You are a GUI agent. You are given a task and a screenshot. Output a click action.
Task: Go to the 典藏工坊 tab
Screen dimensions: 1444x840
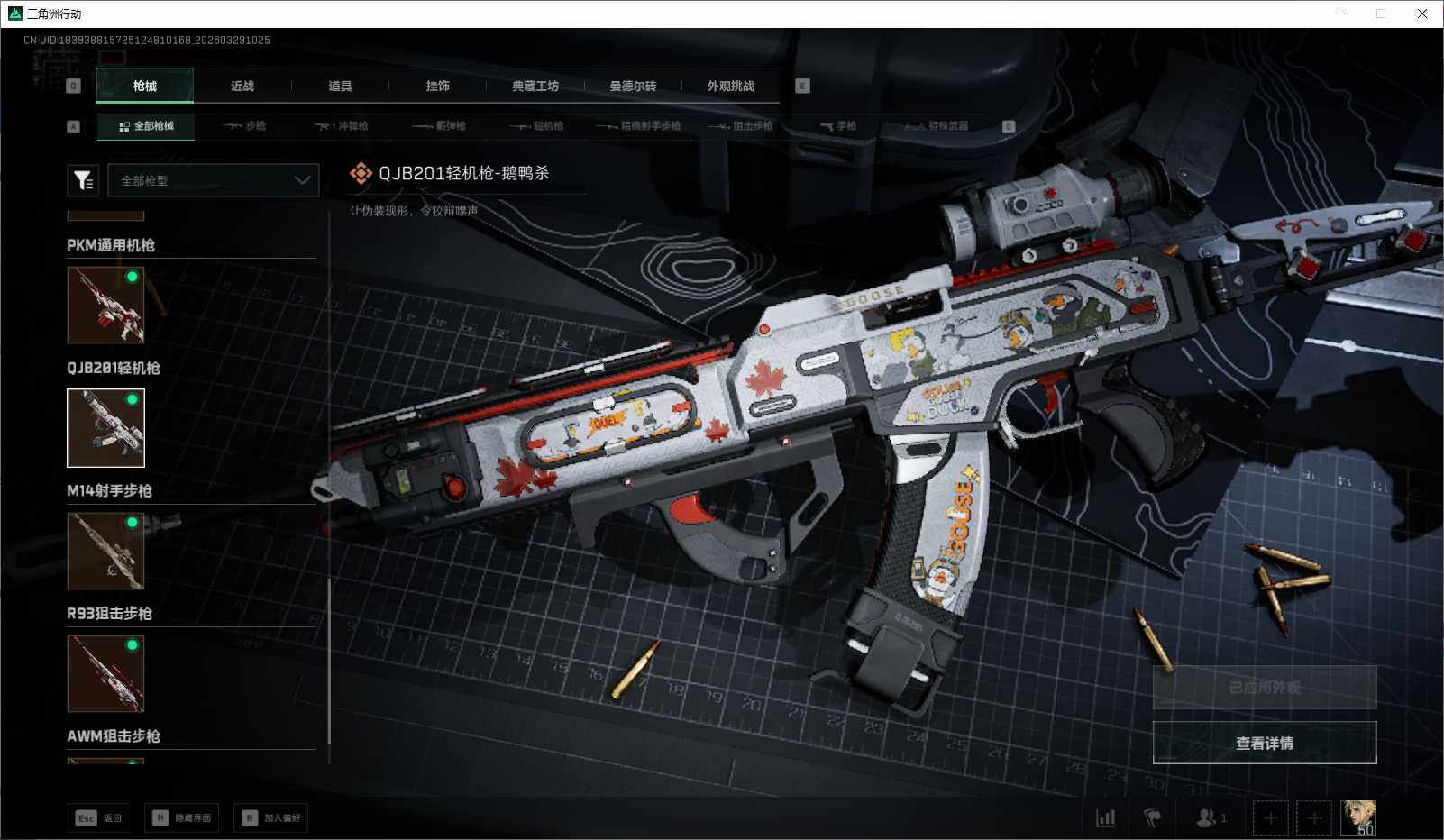tap(535, 86)
